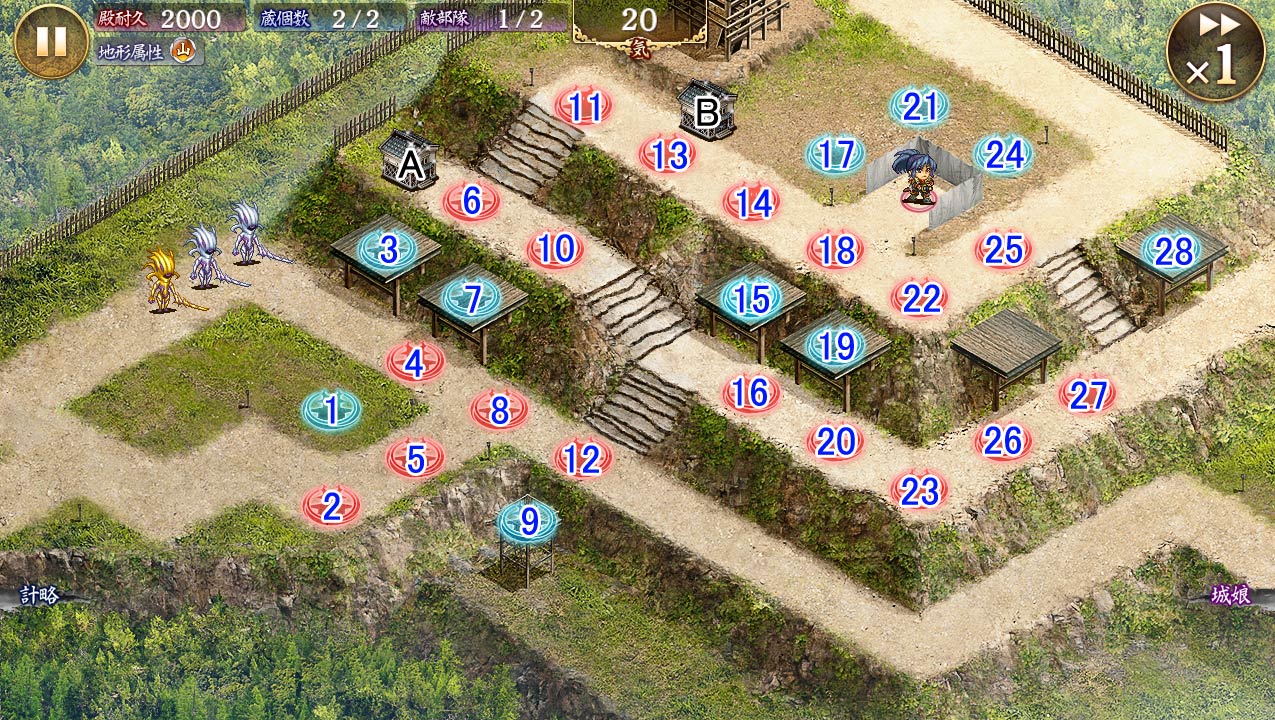Choose red placement marker 6

[471, 201]
